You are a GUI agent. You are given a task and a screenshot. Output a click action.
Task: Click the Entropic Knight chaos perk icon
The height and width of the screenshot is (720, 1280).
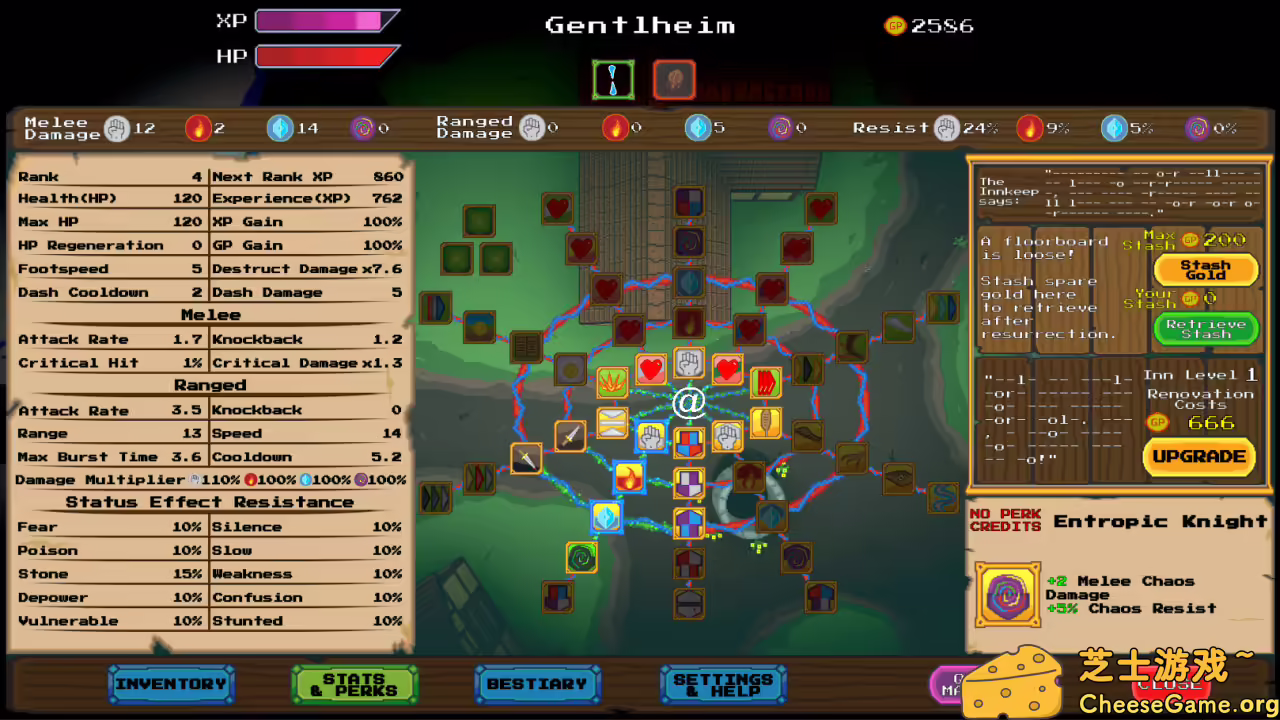(1008, 590)
